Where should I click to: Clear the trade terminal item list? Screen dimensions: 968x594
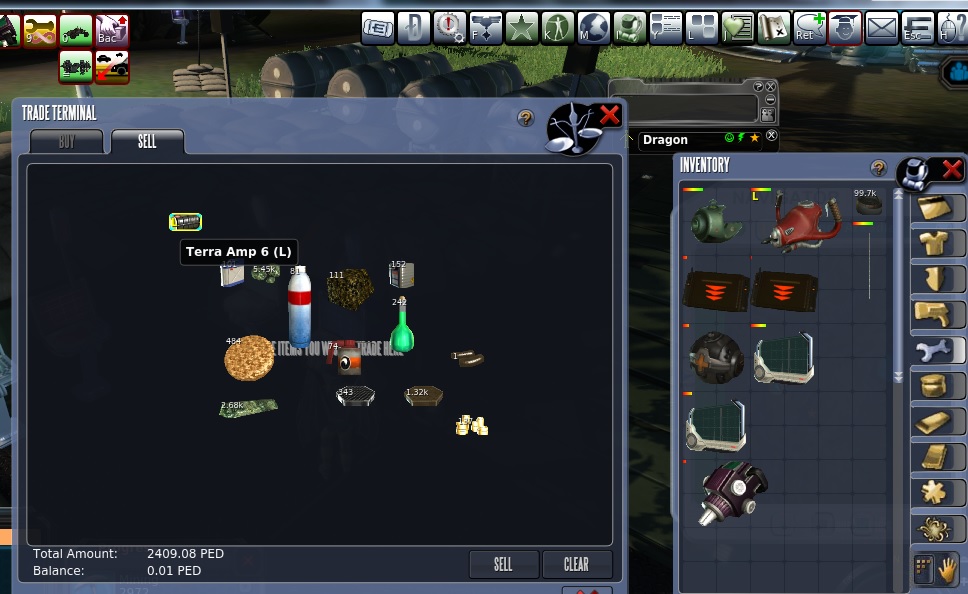(576, 564)
